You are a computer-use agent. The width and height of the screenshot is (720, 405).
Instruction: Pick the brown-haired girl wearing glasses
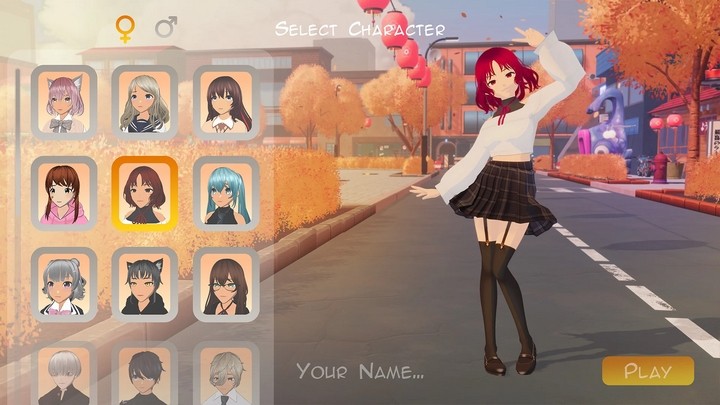tap(226, 284)
